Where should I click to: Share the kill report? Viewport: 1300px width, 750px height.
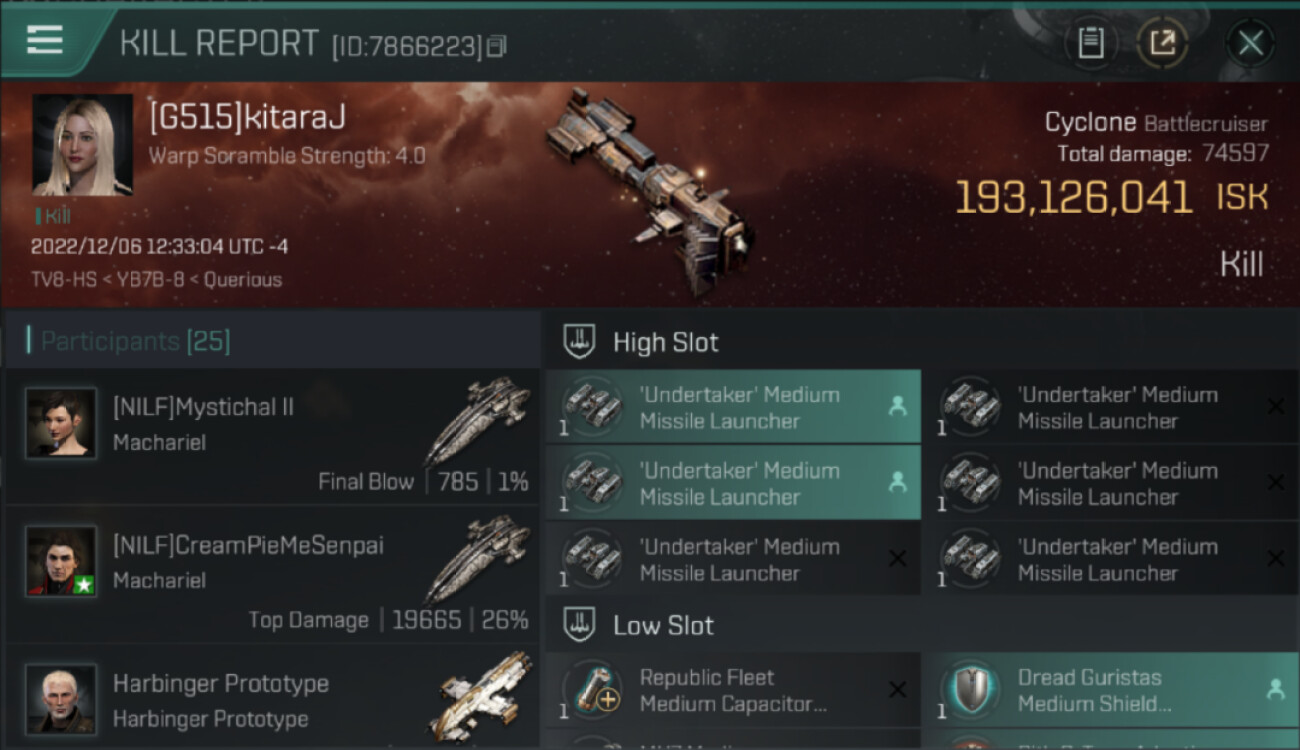tap(1162, 43)
